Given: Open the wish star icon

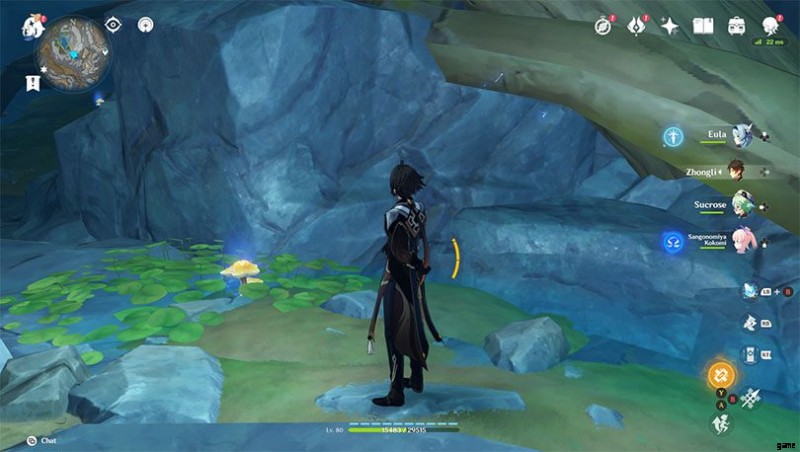Looking at the screenshot, I should 669,26.
